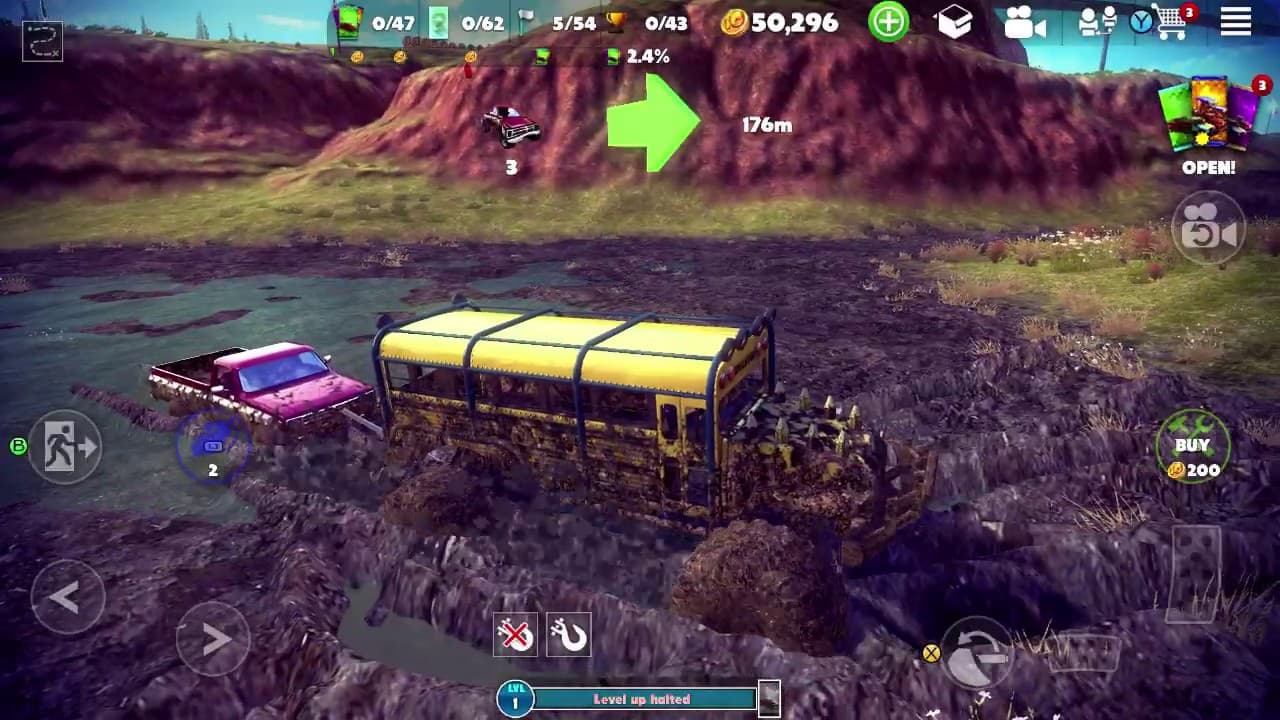Select the winch attach hook tool
The width and height of the screenshot is (1280, 720).
pyautogui.click(x=569, y=634)
